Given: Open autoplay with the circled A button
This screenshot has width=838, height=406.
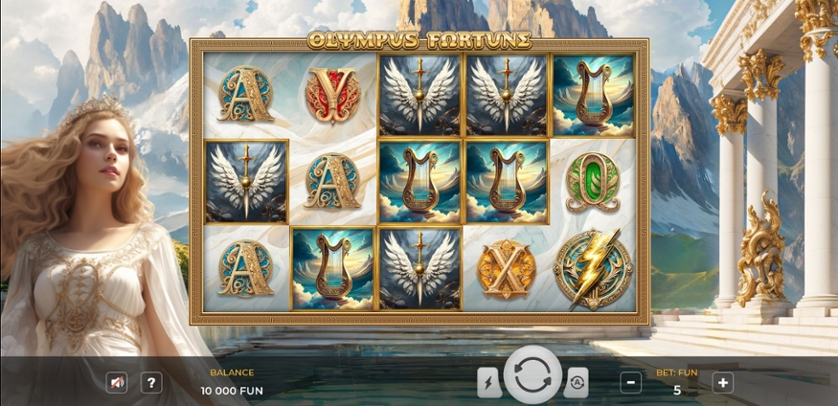Looking at the screenshot, I should [x=576, y=382].
